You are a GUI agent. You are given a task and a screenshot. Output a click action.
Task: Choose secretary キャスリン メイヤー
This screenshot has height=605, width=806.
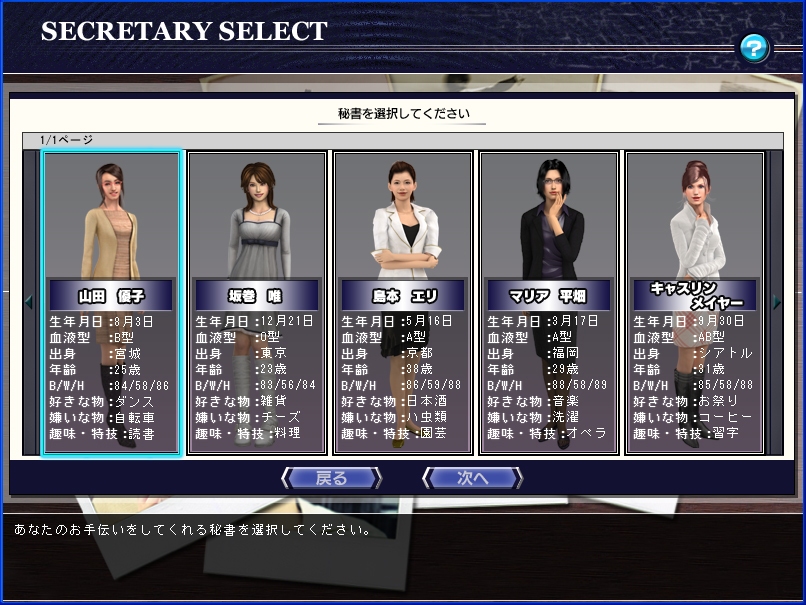pyautogui.click(x=694, y=302)
